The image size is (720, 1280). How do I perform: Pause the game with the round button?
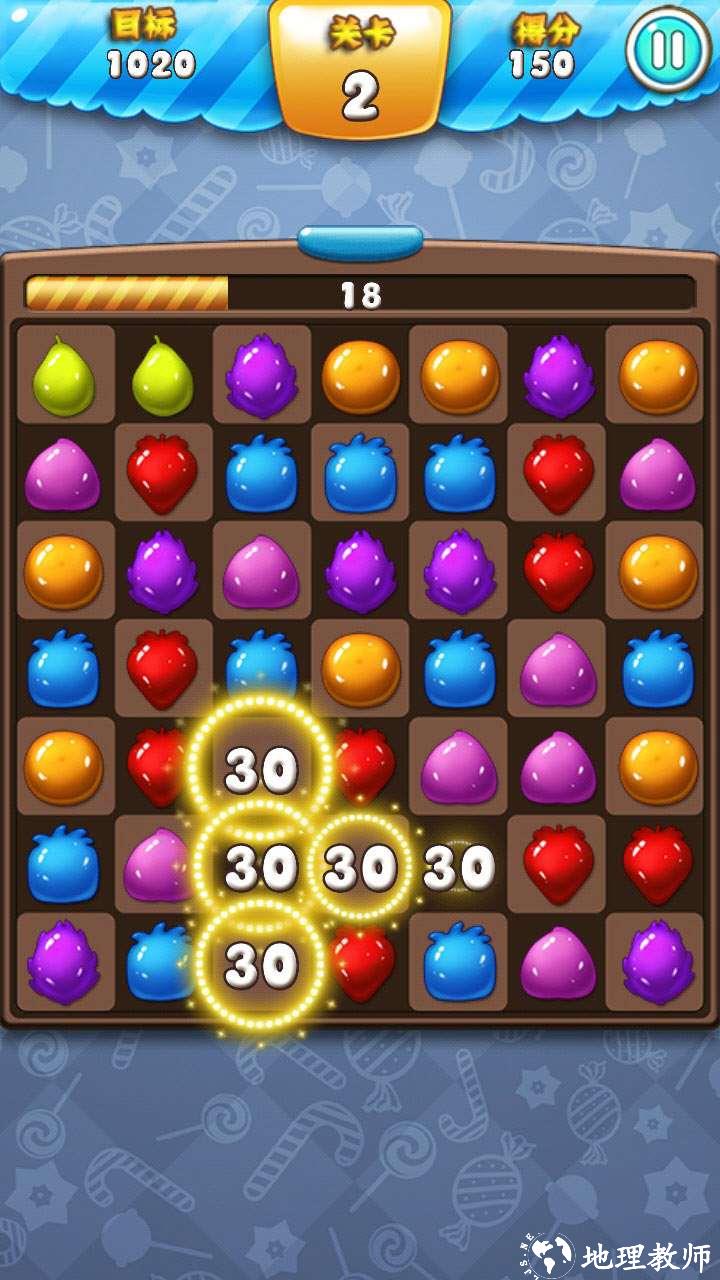[x=667, y=49]
